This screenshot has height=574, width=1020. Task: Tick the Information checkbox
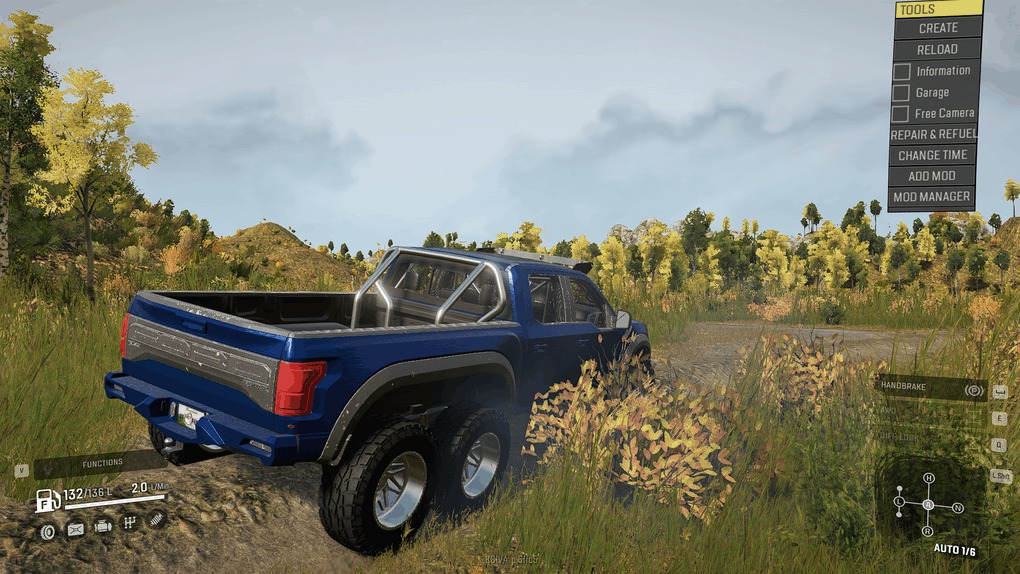point(901,71)
